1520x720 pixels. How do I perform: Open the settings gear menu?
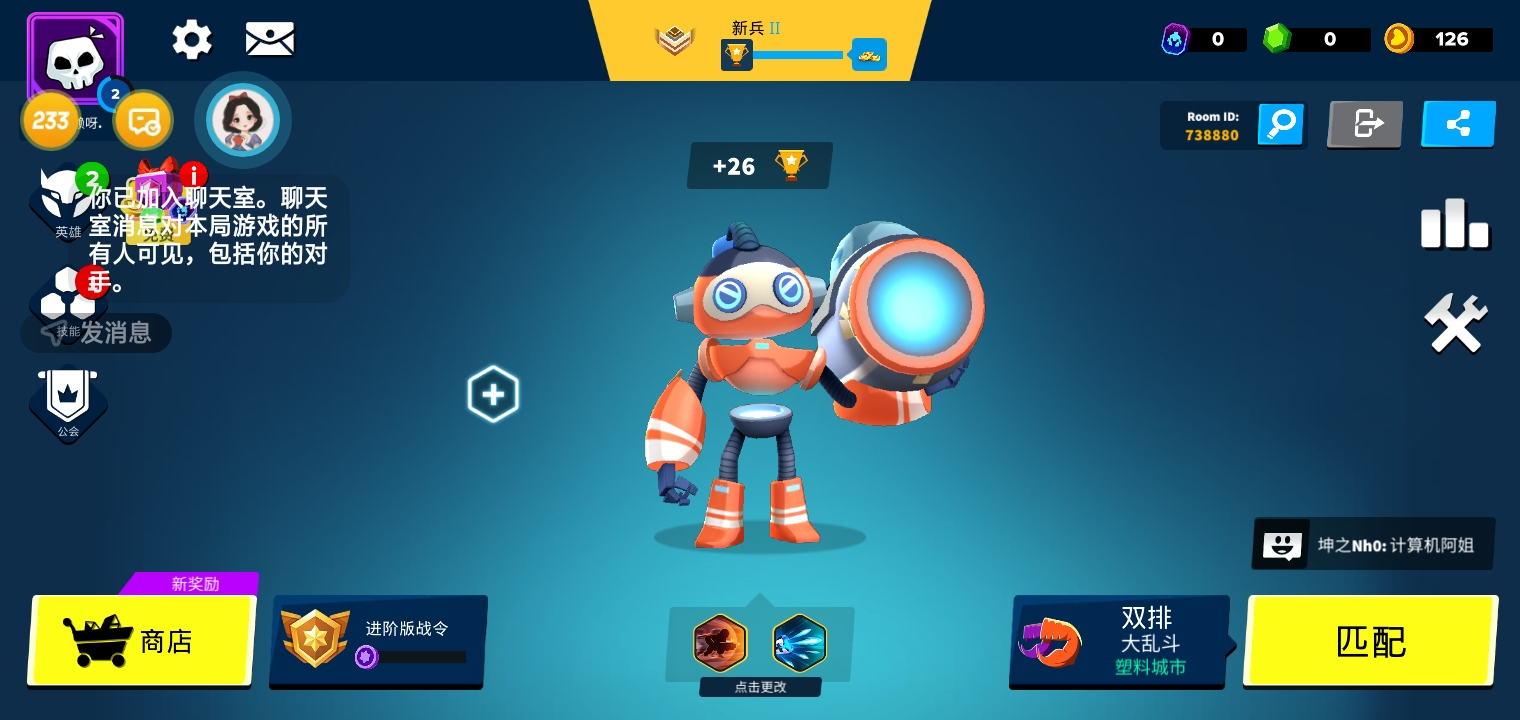(x=192, y=40)
